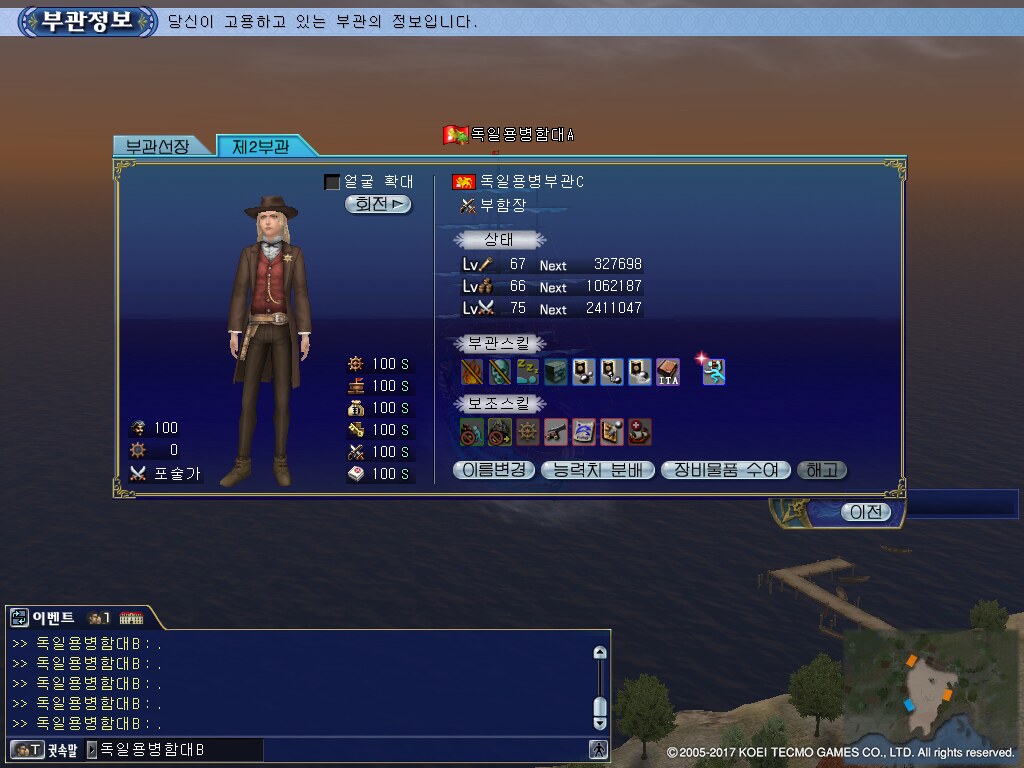
Task: Toggle the 얼굴 확대 checkbox
Action: pyautogui.click(x=332, y=182)
